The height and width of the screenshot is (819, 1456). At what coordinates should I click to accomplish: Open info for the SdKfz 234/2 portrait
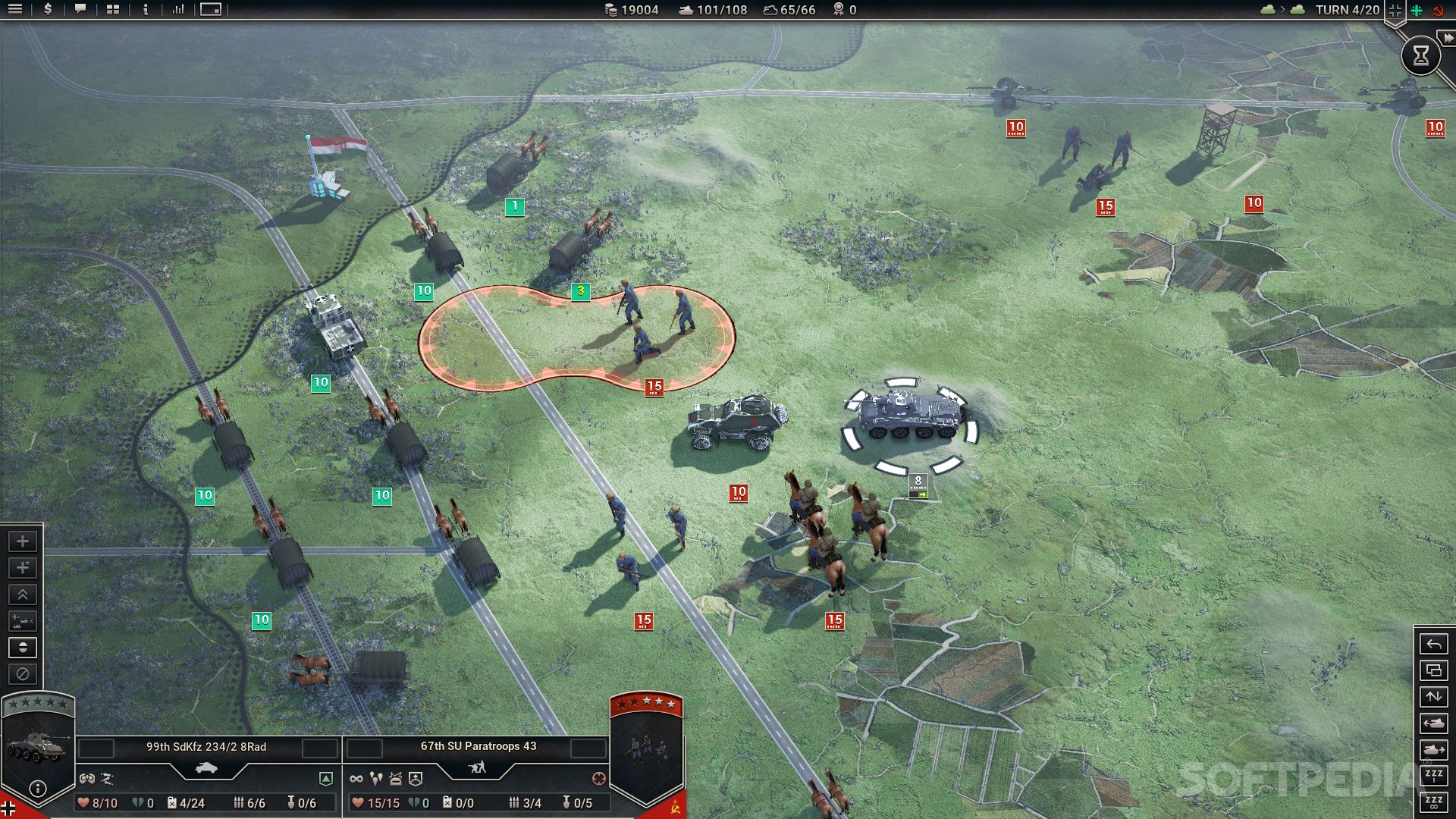(x=37, y=789)
